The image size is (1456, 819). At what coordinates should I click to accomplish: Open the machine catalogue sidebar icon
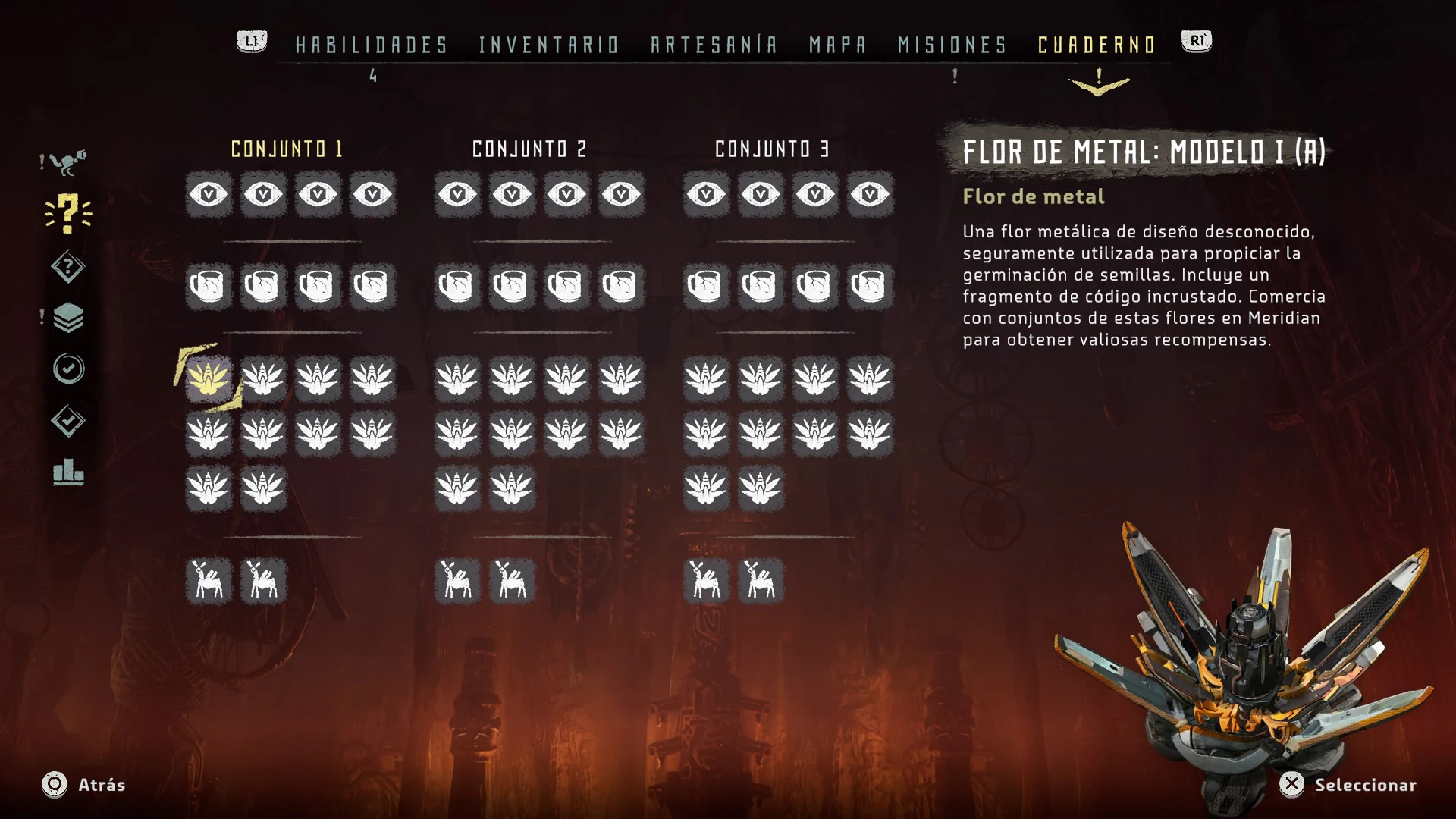(68, 162)
